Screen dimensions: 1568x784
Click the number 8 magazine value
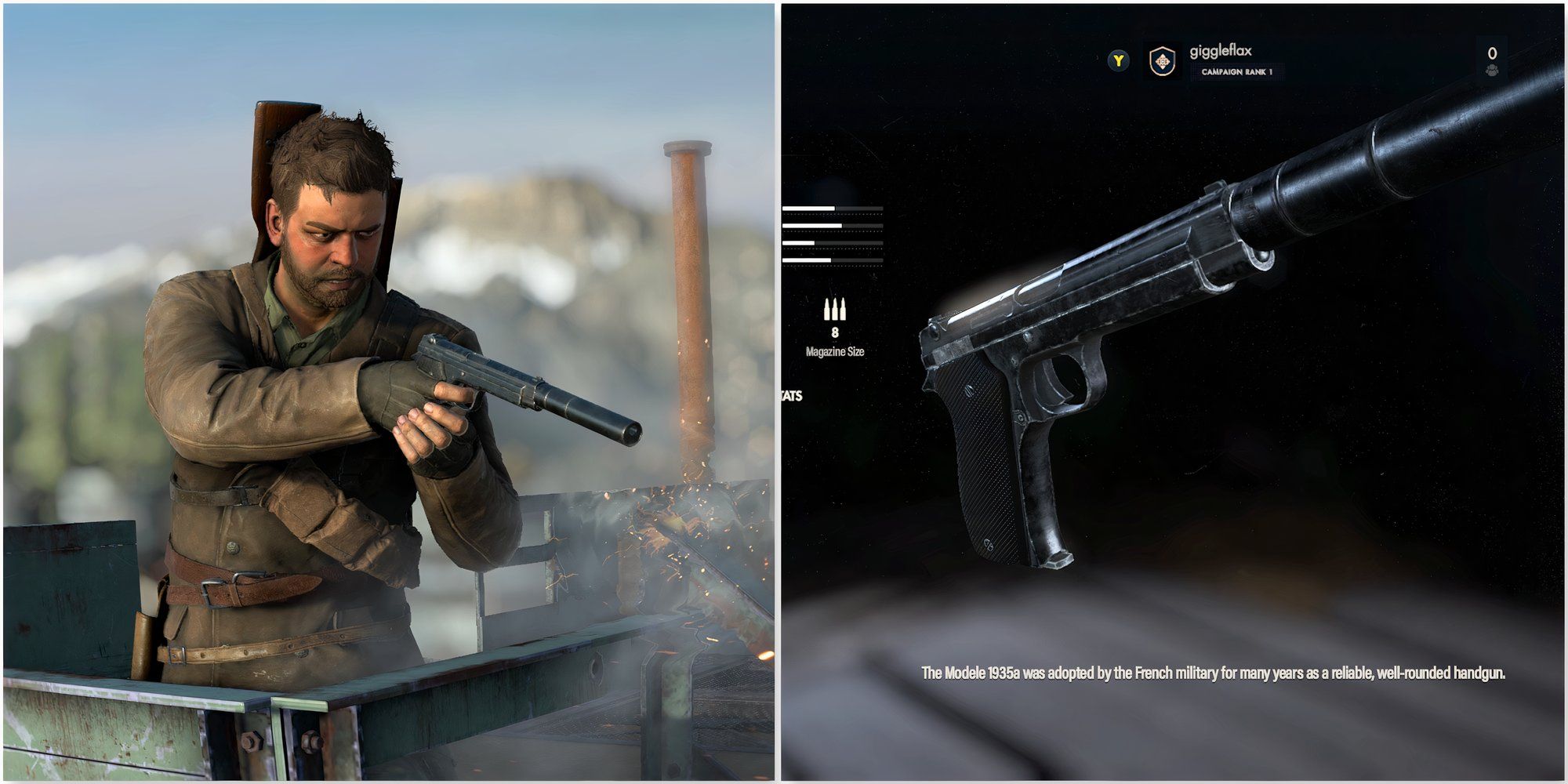(836, 333)
